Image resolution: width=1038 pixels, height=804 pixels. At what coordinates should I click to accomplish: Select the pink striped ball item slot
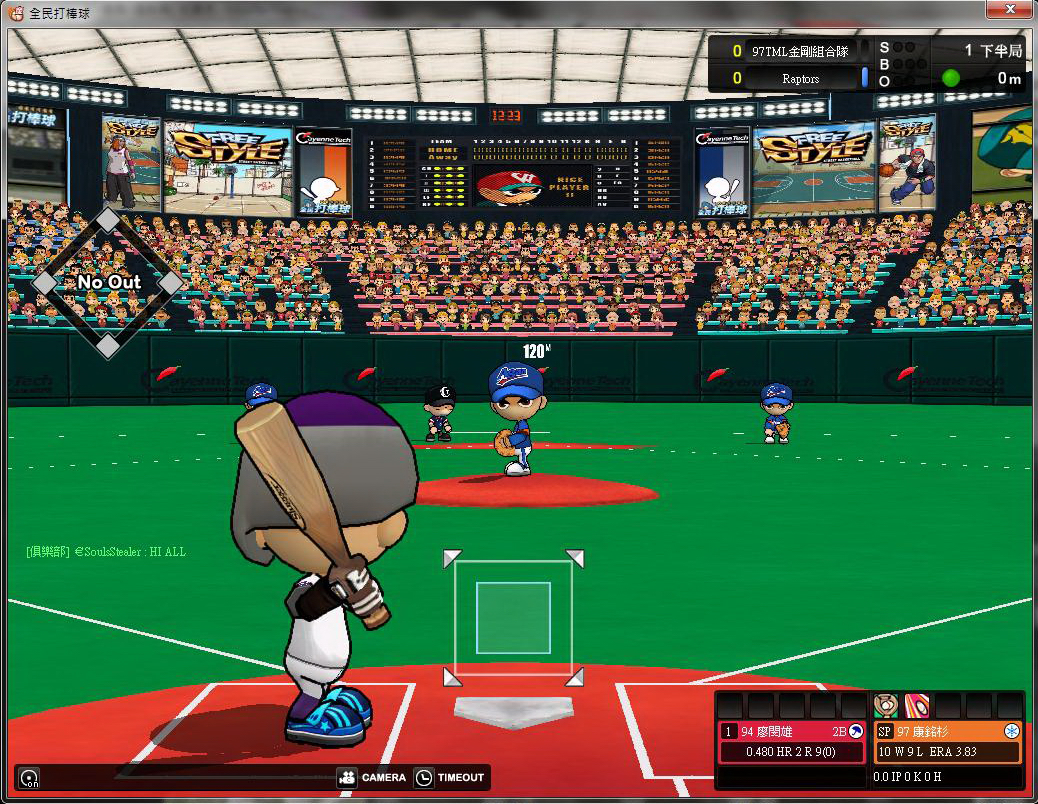tap(916, 705)
